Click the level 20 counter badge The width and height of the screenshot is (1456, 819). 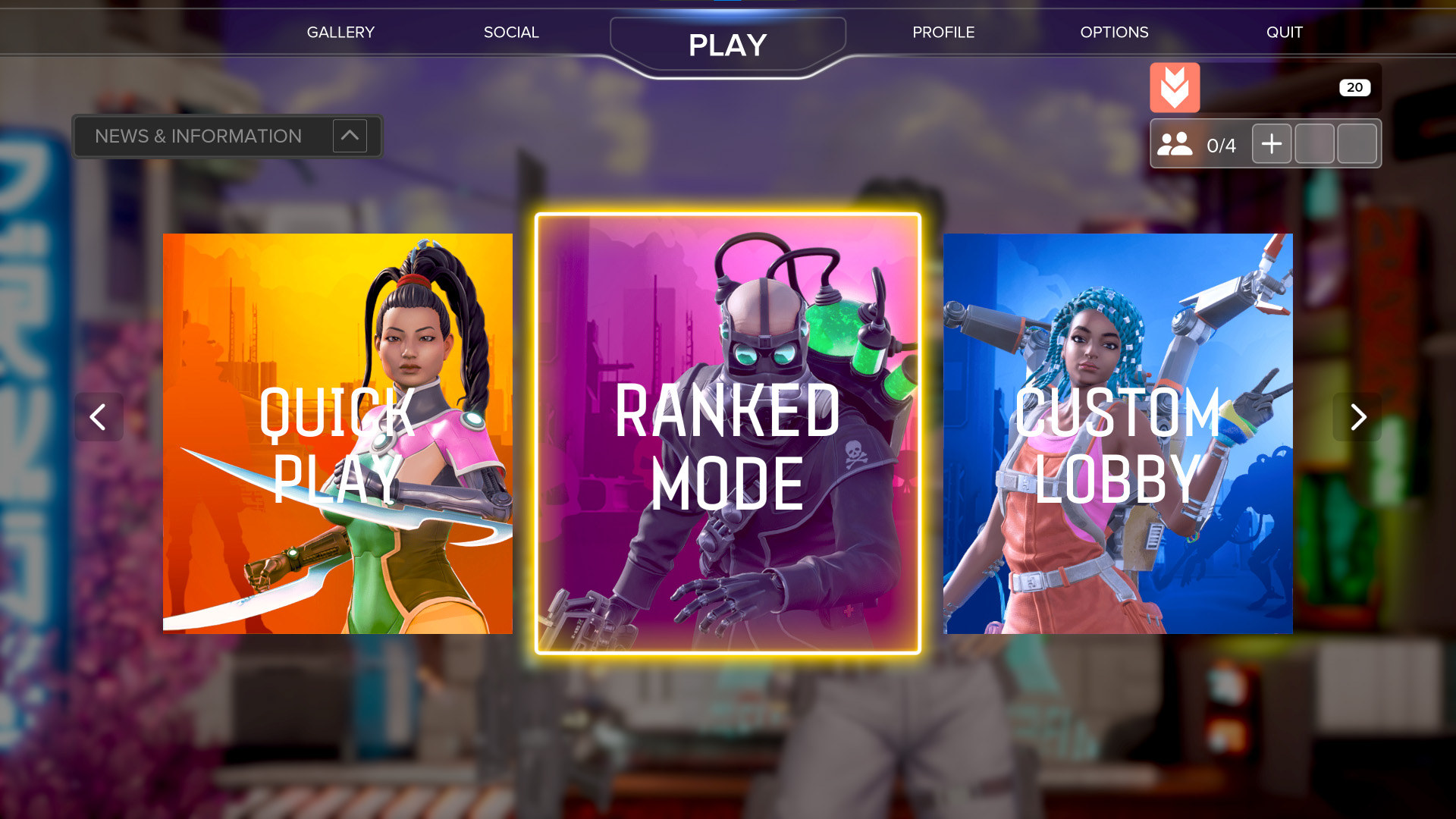pos(1355,87)
